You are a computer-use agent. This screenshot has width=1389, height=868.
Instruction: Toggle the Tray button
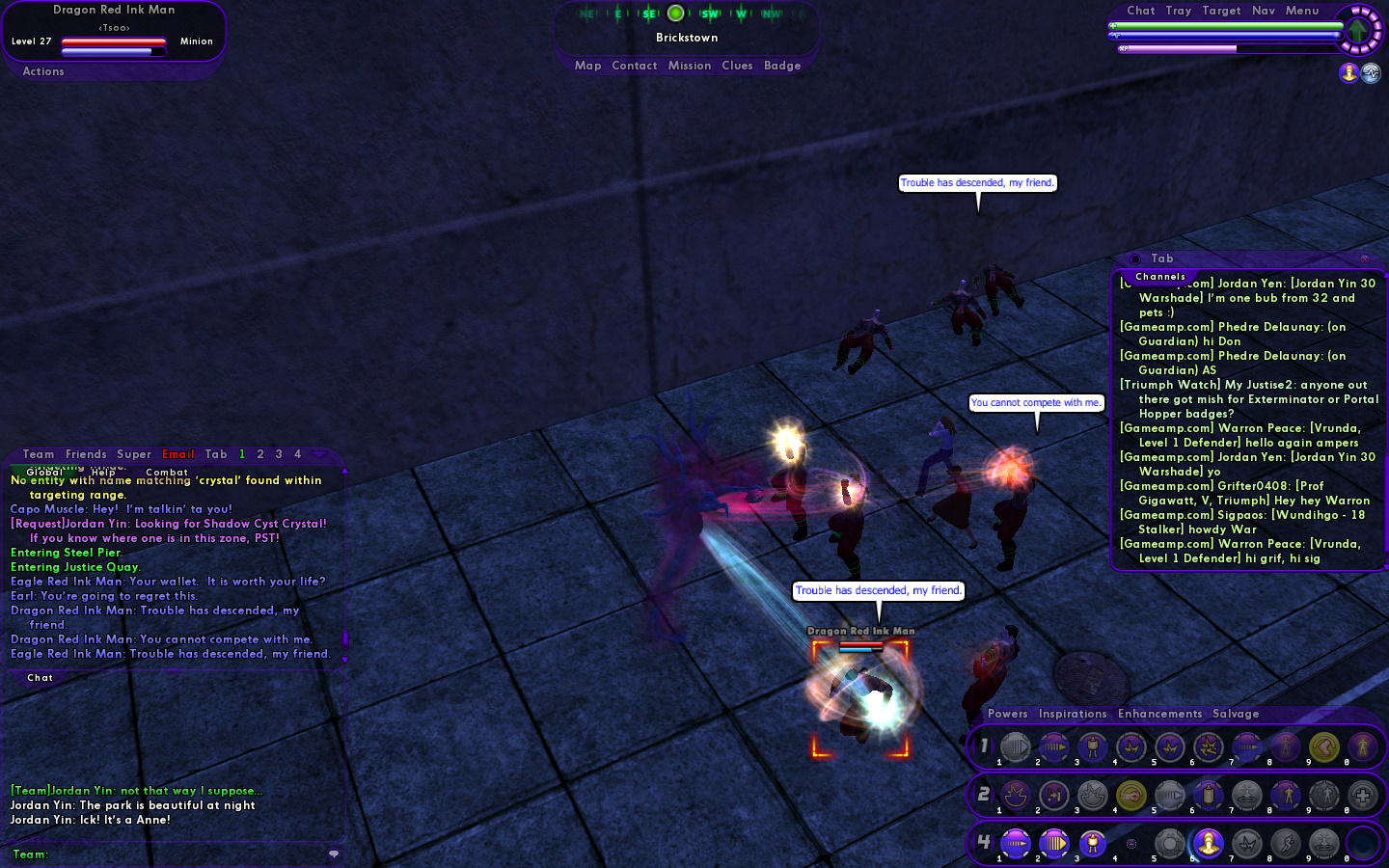coord(1178,11)
